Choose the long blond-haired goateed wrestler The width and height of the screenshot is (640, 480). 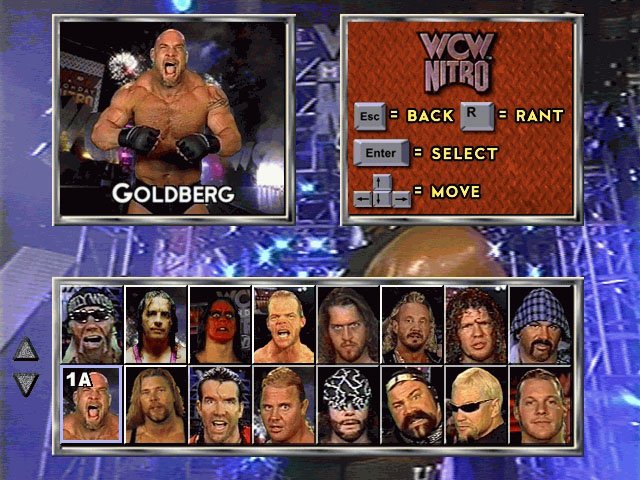412,325
